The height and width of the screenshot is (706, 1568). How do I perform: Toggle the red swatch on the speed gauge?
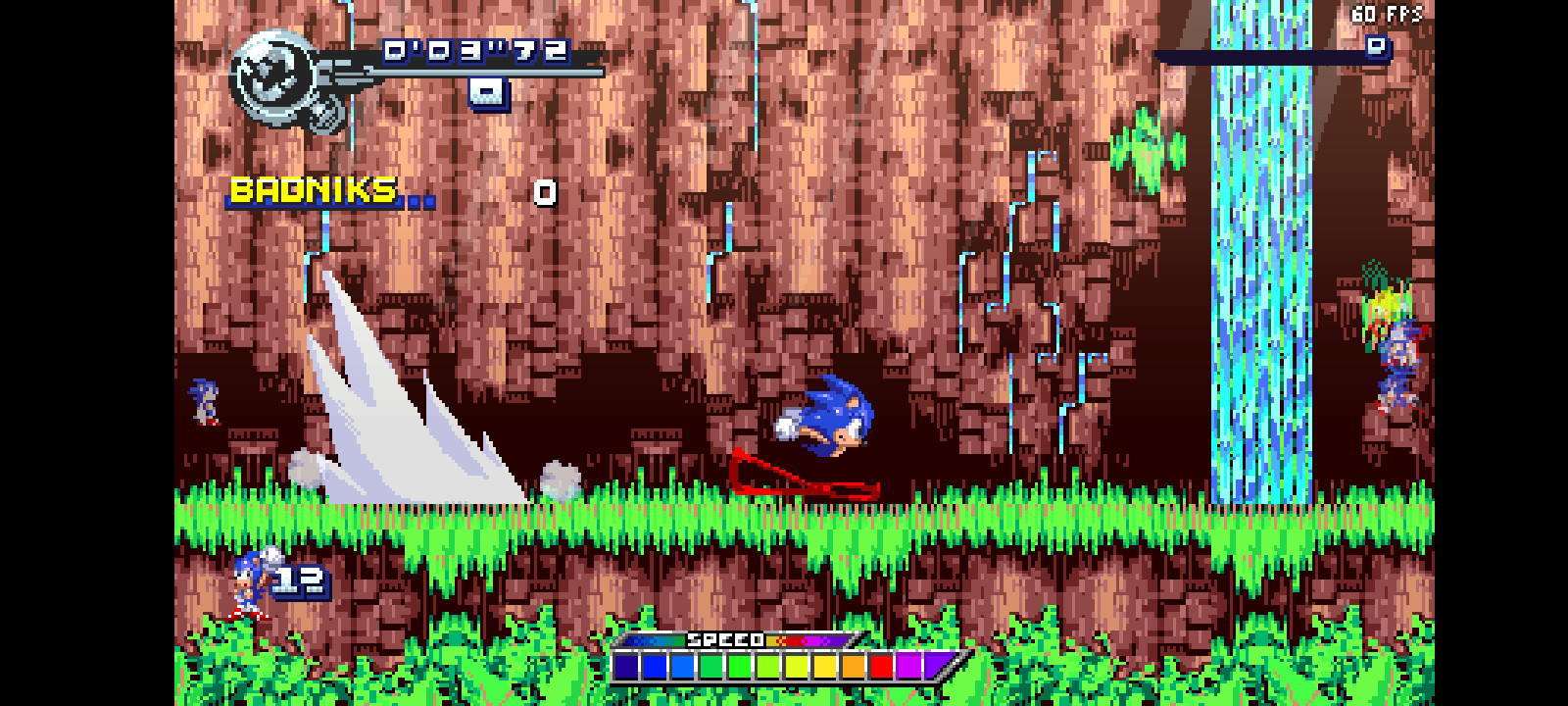click(882, 667)
